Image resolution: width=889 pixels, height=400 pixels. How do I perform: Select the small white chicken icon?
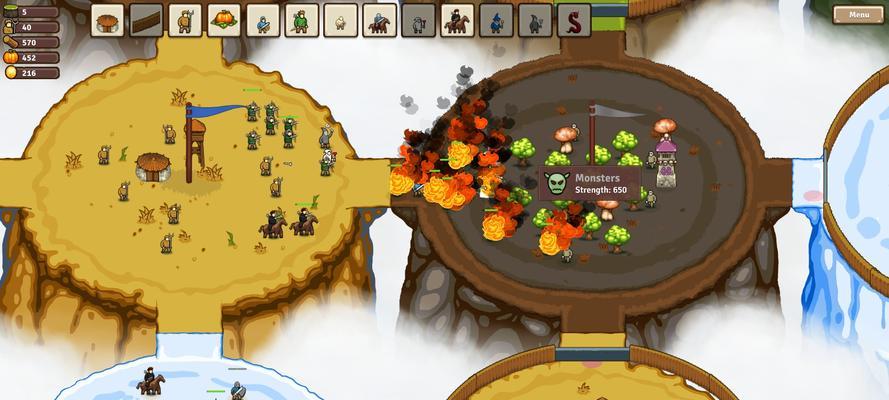[x=340, y=20]
